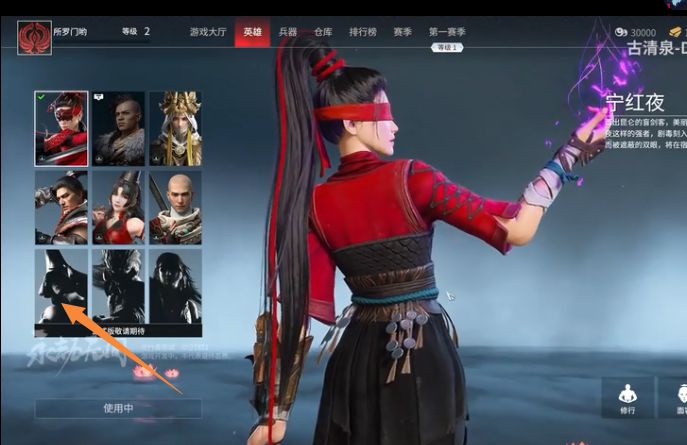The image size is (687, 445).
Task: Click the 使用中 in-use button
Action: click(x=118, y=408)
